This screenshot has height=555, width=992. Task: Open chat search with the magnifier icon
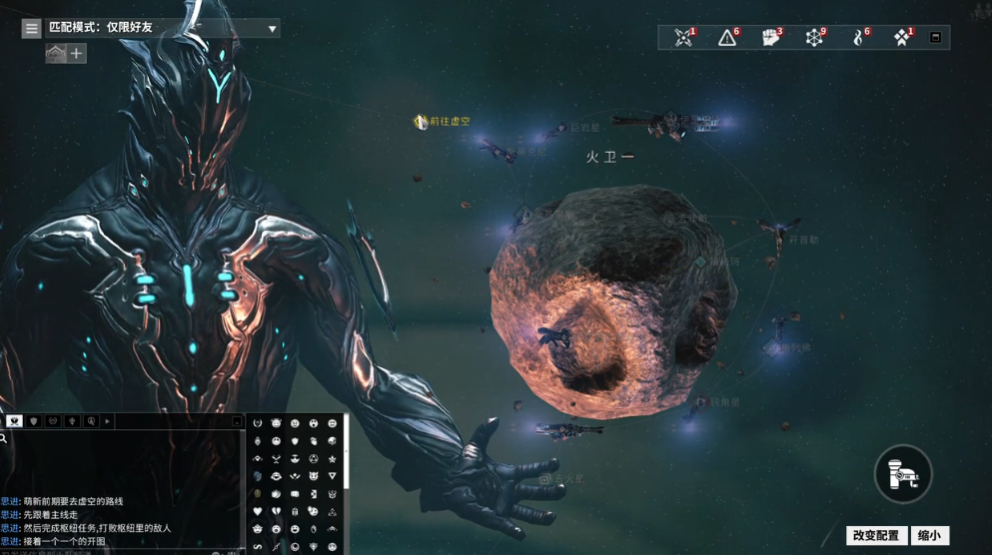(5, 439)
